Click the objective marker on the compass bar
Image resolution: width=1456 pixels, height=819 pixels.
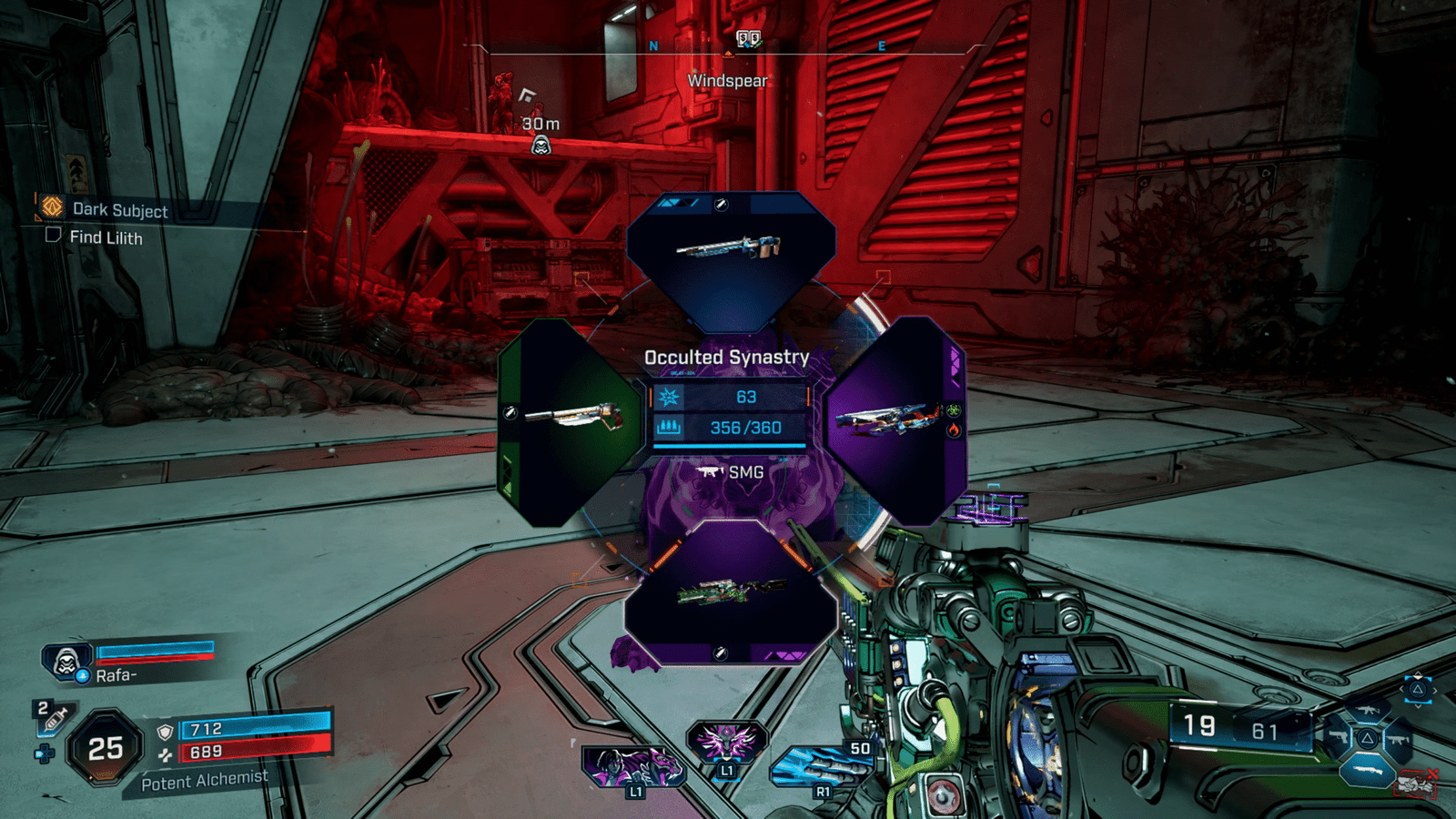point(748,39)
